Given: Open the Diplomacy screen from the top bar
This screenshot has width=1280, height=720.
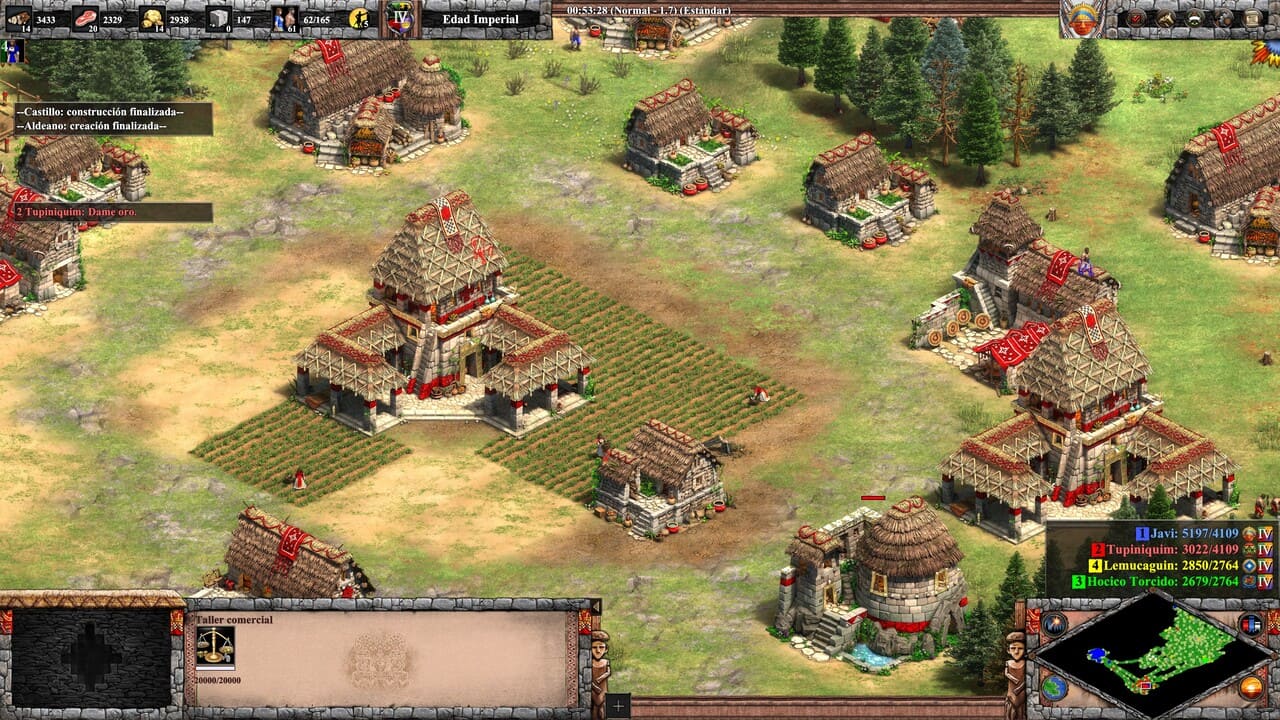Looking at the screenshot, I should point(1165,17).
